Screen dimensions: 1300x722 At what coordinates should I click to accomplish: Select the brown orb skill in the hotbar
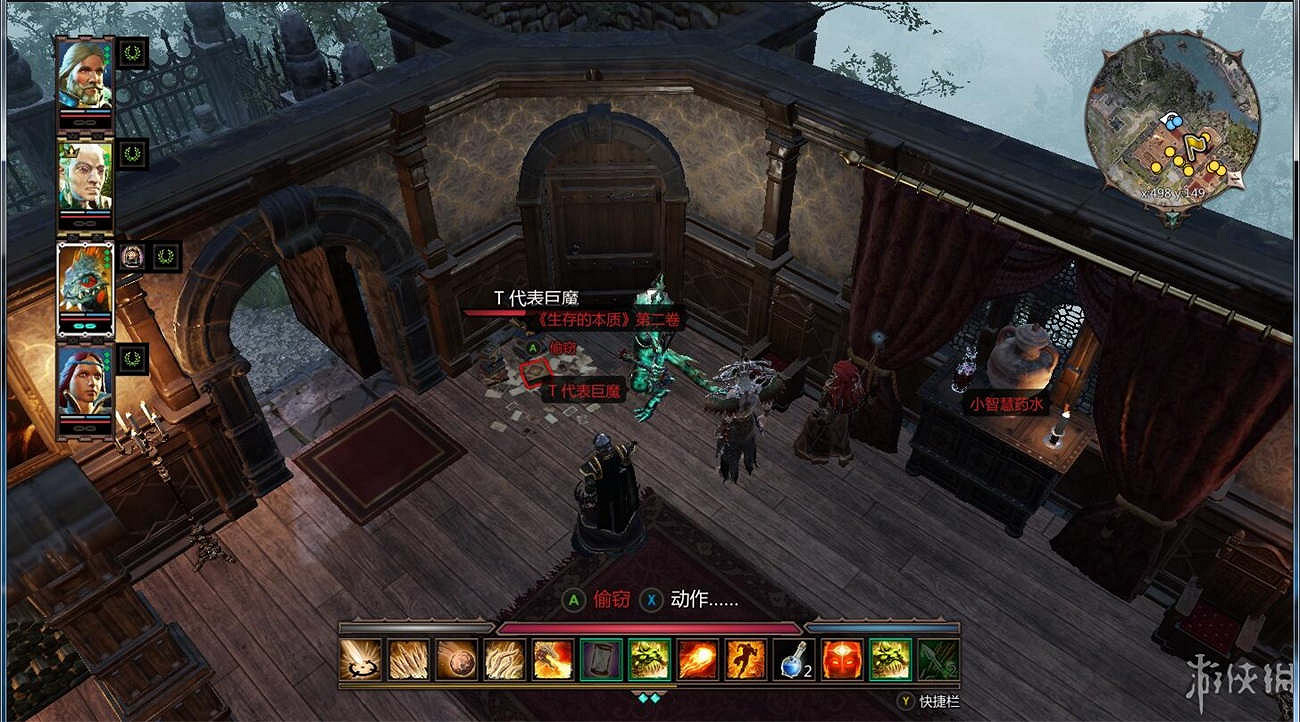pyautogui.click(x=456, y=657)
